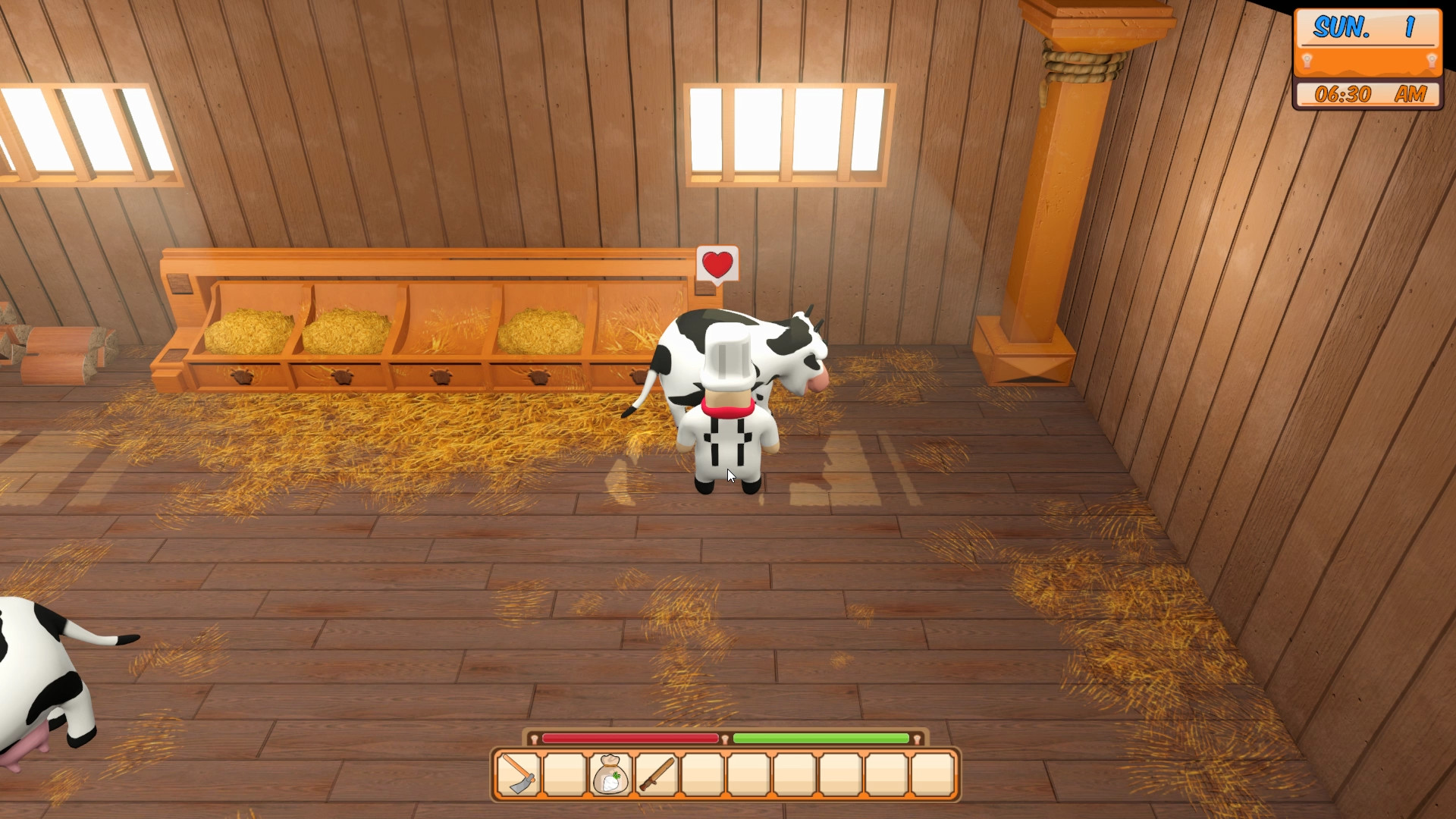
Task: Click the green stamina bar
Action: 823,738
